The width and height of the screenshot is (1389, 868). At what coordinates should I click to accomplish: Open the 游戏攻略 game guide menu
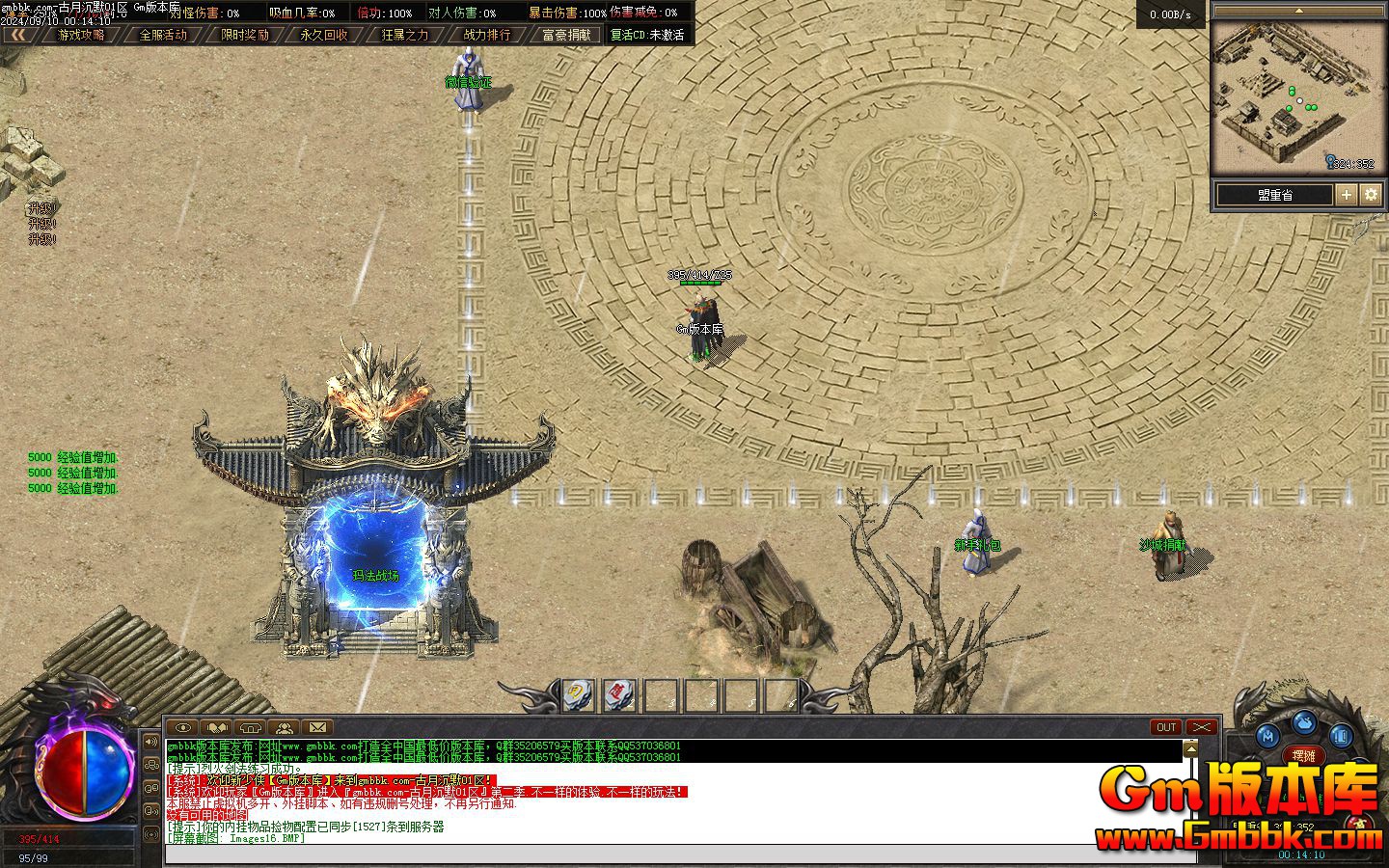81,35
